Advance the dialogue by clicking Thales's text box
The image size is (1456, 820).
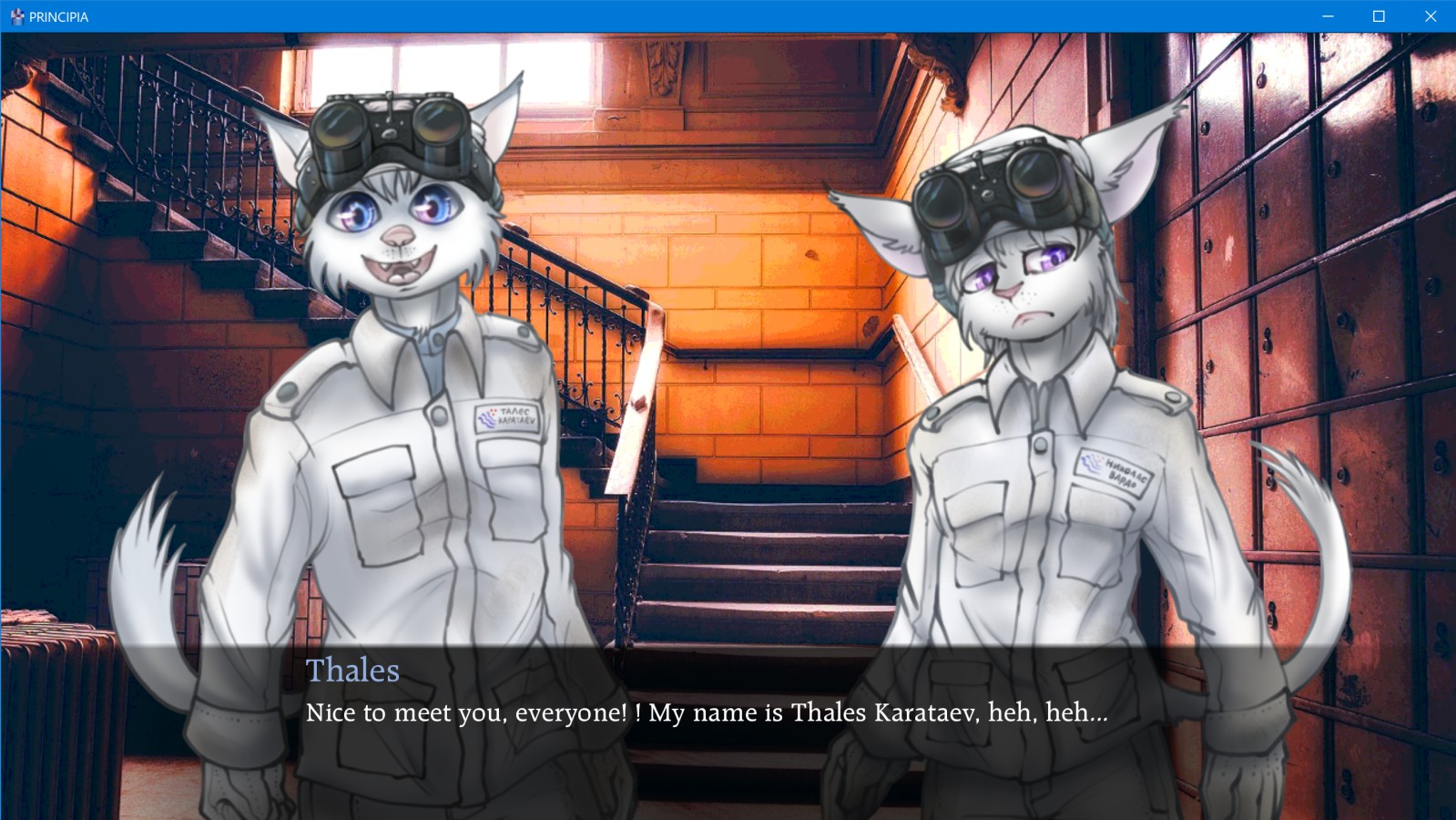point(707,712)
